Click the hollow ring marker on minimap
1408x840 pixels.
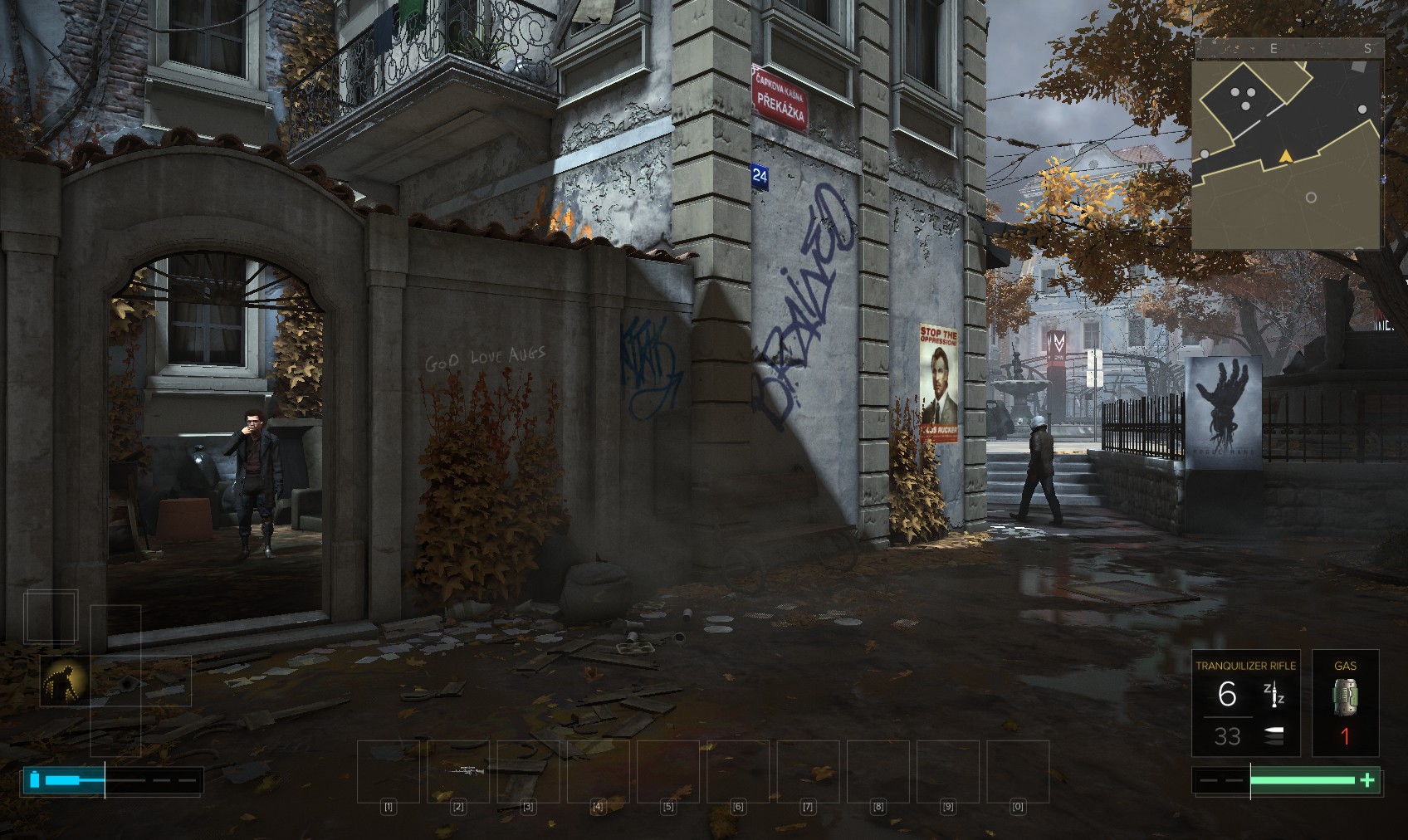pos(1311,198)
